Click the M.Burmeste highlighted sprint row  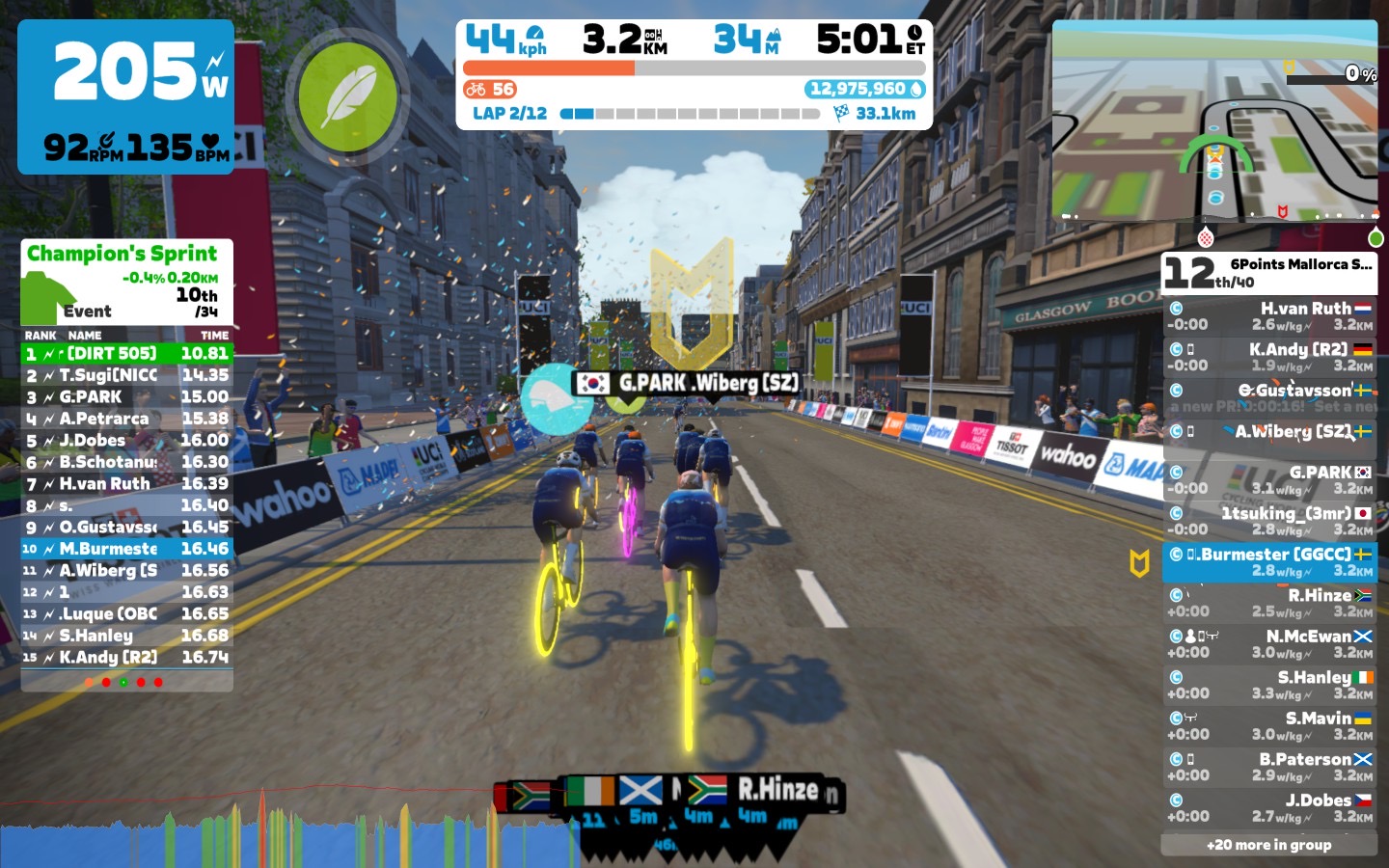click(126, 549)
